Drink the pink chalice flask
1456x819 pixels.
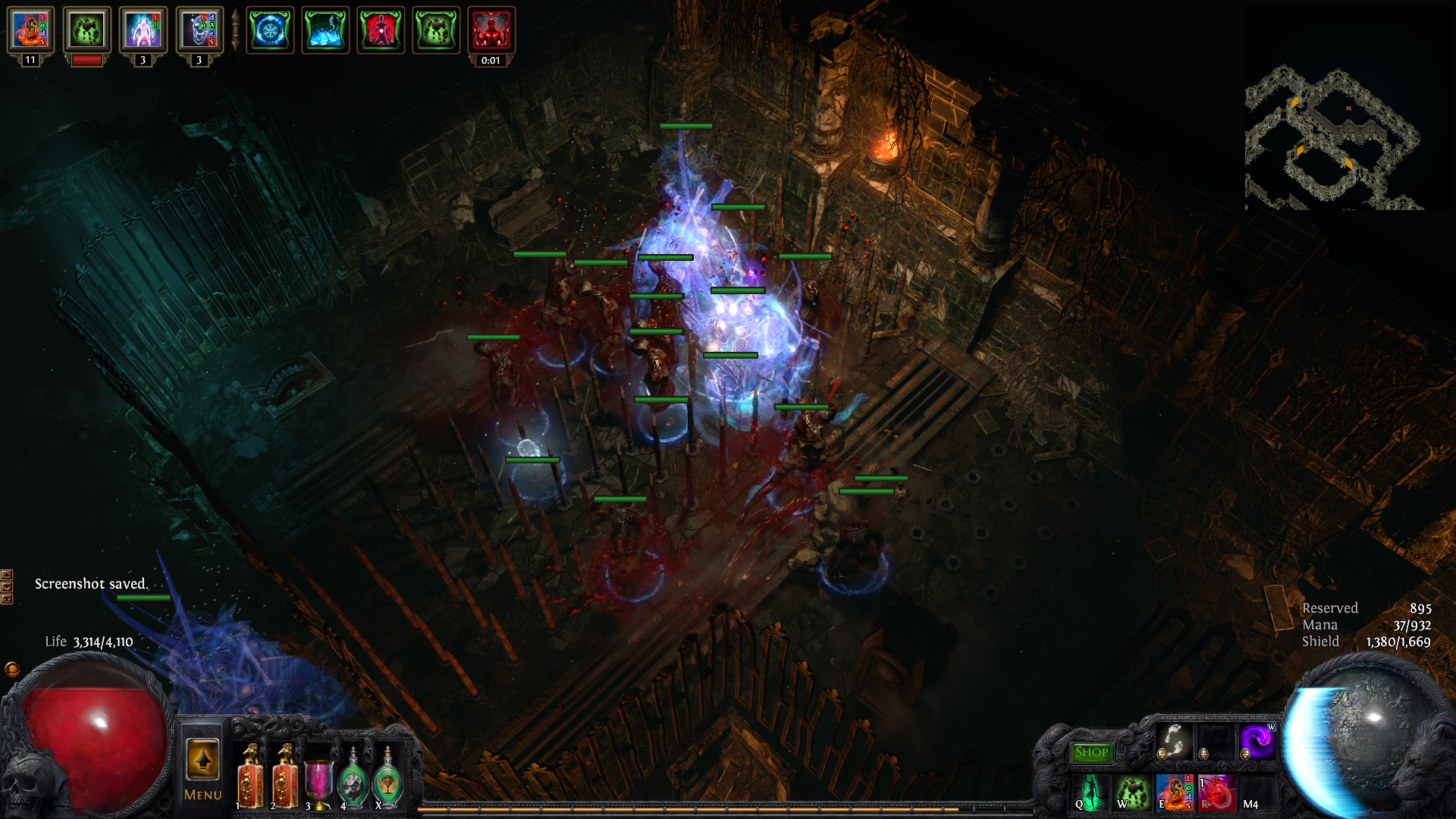(x=318, y=781)
